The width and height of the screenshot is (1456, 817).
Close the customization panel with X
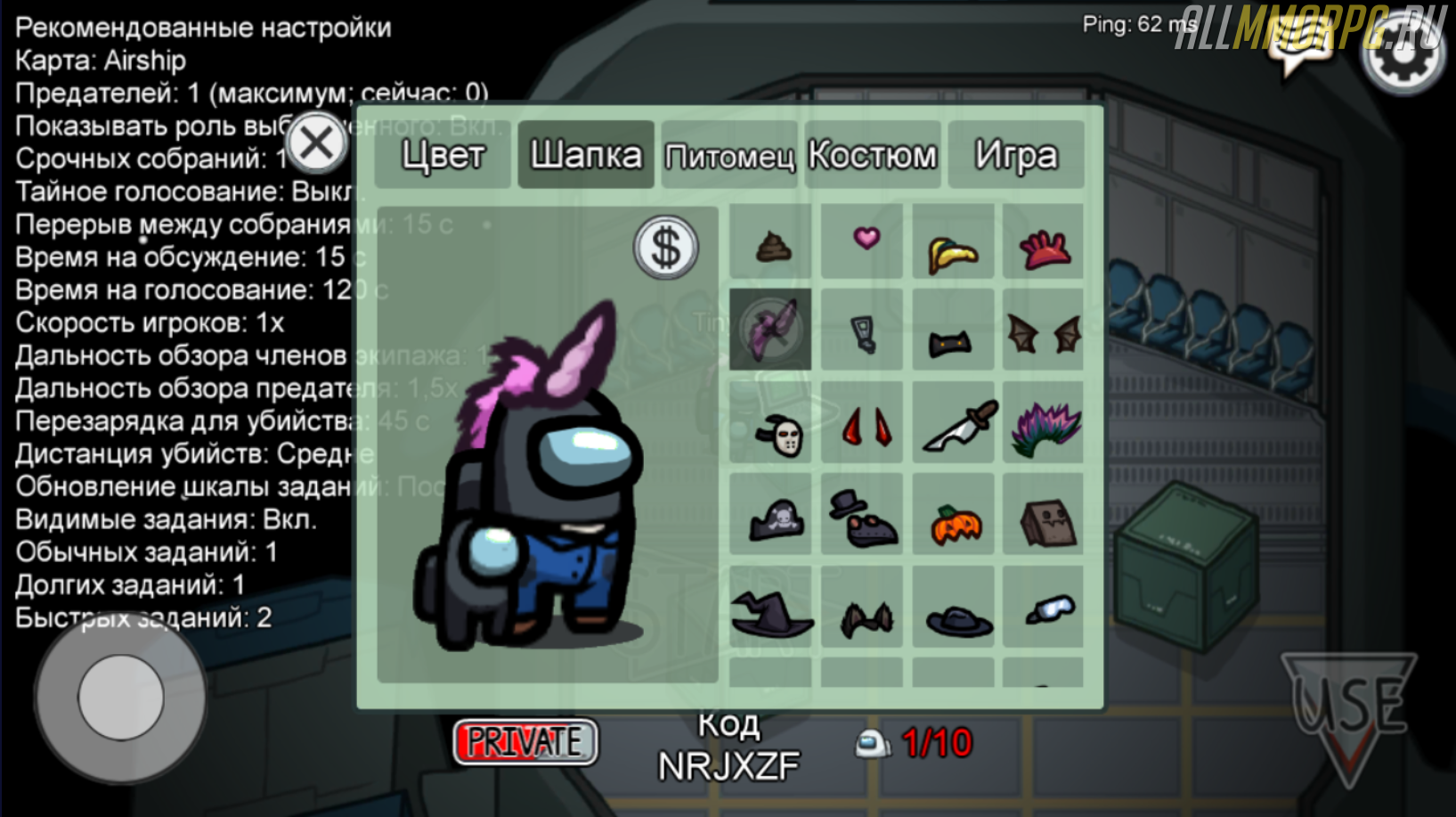click(x=316, y=143)
